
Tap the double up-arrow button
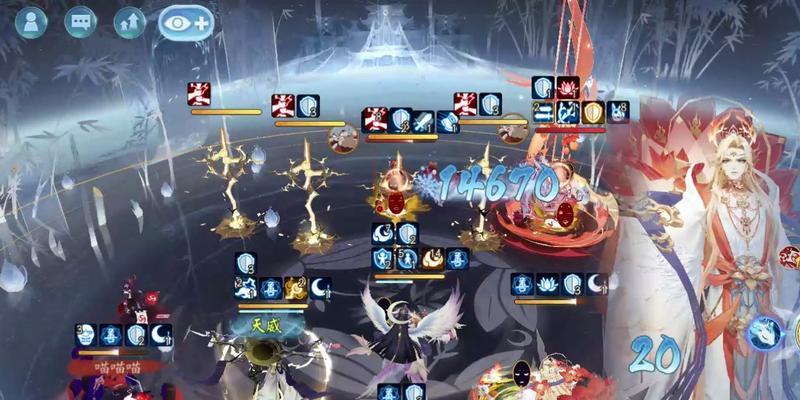tap(129, 22)
